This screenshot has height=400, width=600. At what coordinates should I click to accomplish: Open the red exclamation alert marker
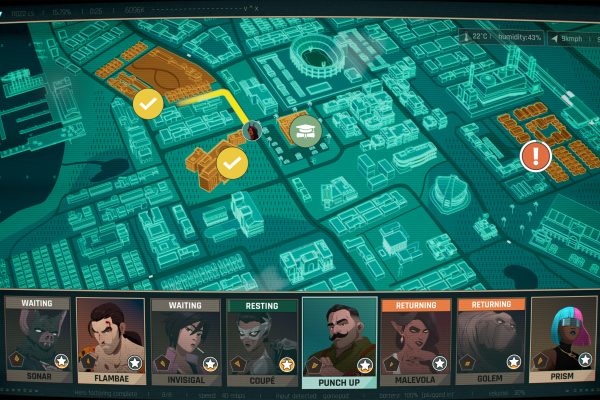[x=536, y=155]
